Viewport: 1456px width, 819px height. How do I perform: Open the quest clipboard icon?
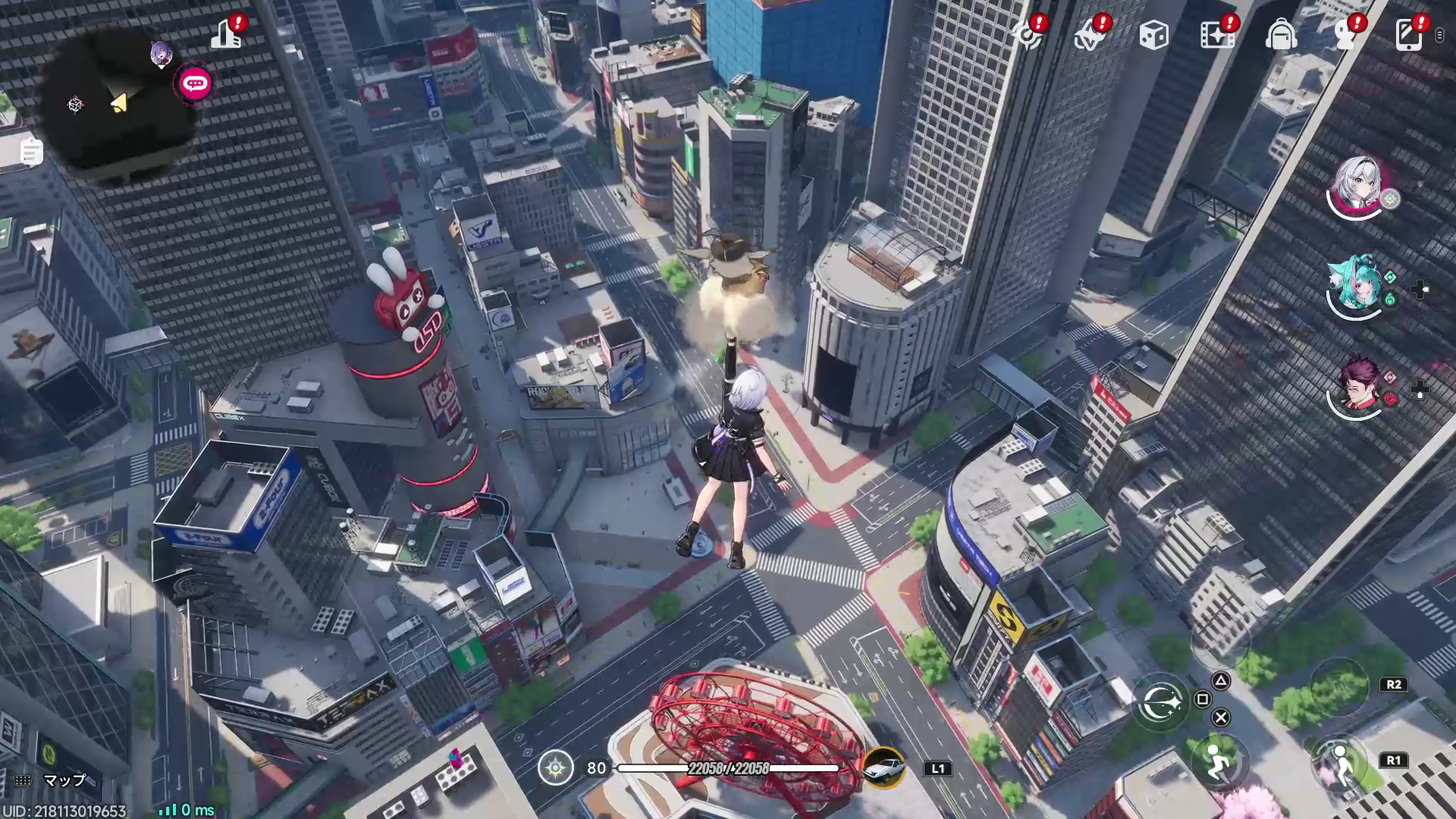coord(31,152)
